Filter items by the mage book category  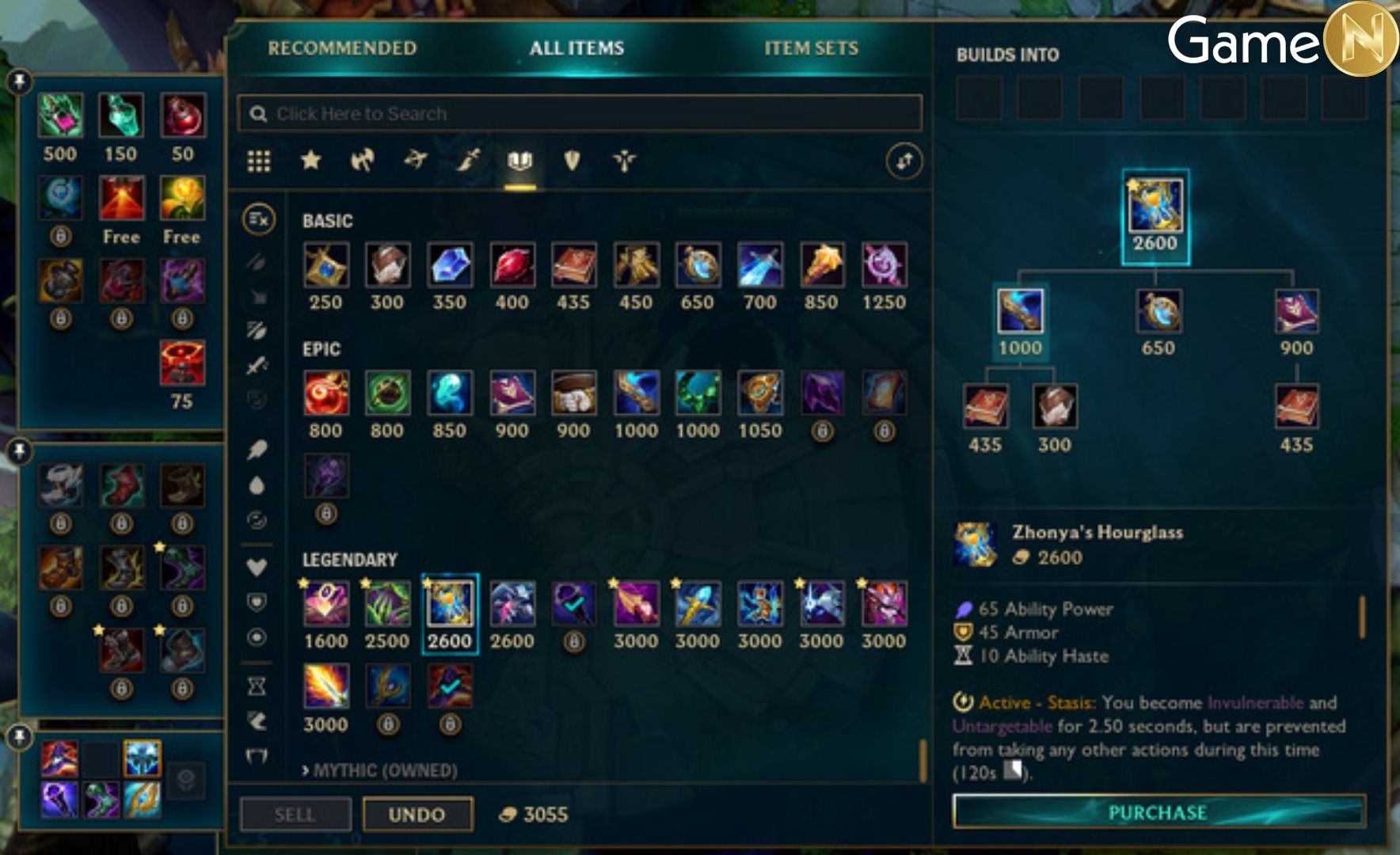point(519,161)
